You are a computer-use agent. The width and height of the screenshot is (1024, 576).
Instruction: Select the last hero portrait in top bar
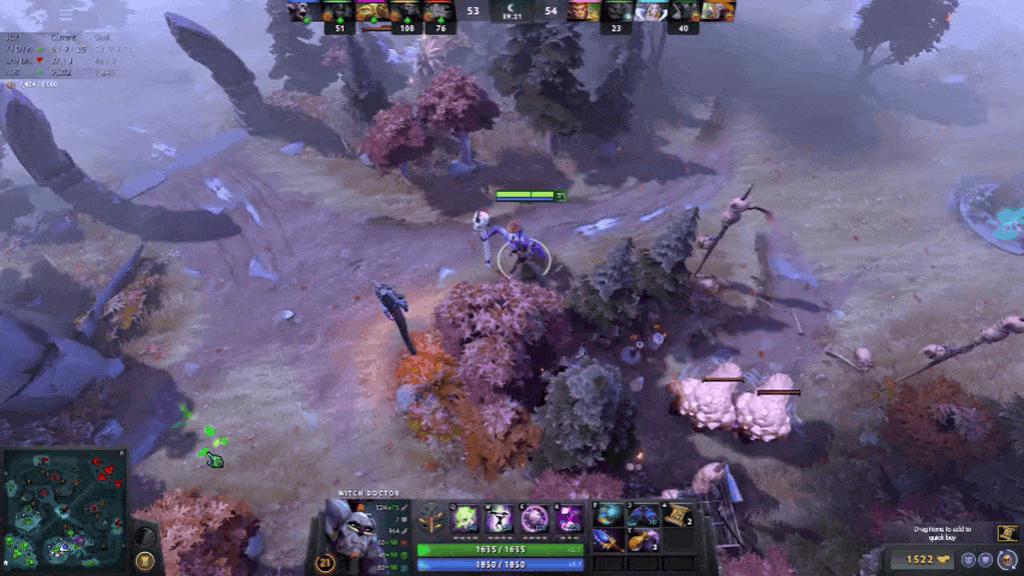pyautogui.click(x=718, y=11)
